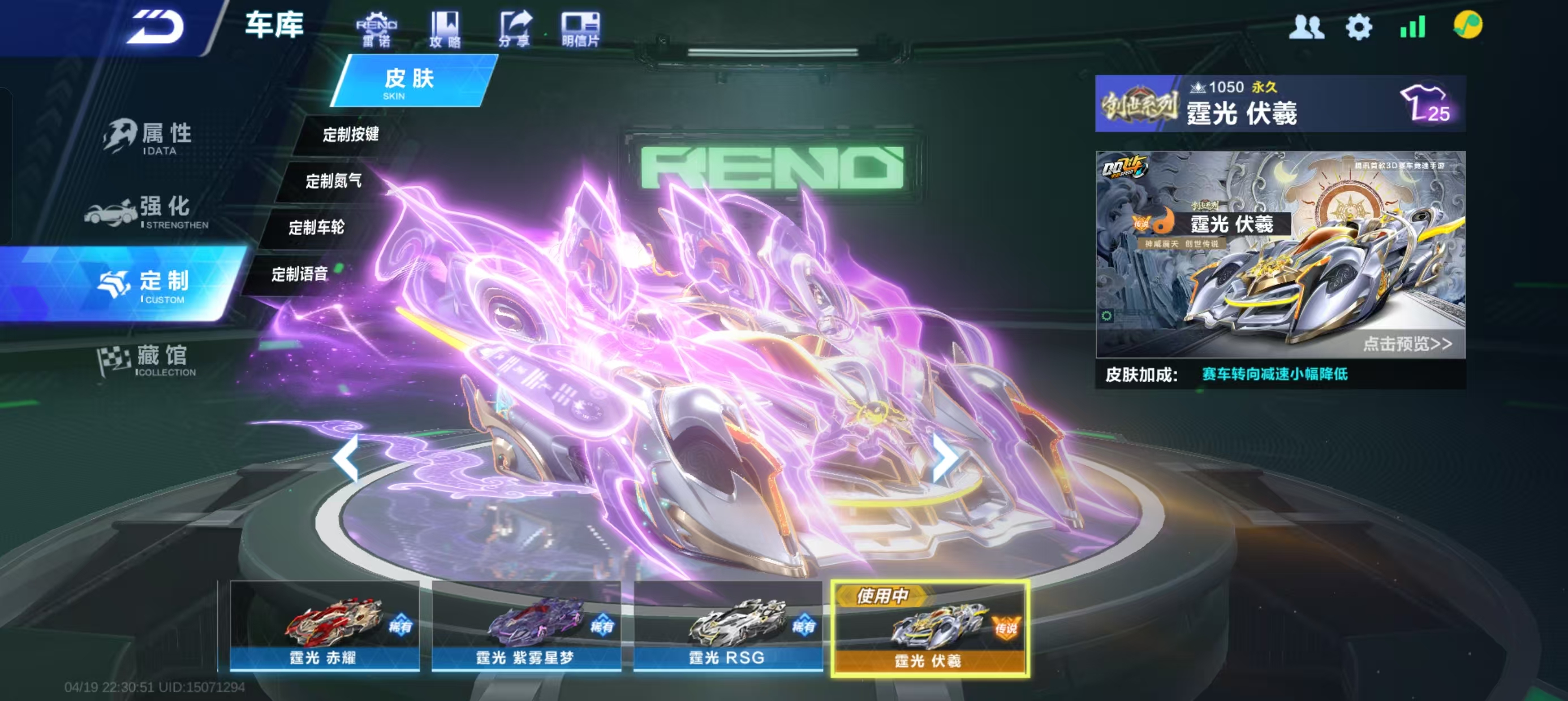Choose the 定制氮气 option

(334, 181)
